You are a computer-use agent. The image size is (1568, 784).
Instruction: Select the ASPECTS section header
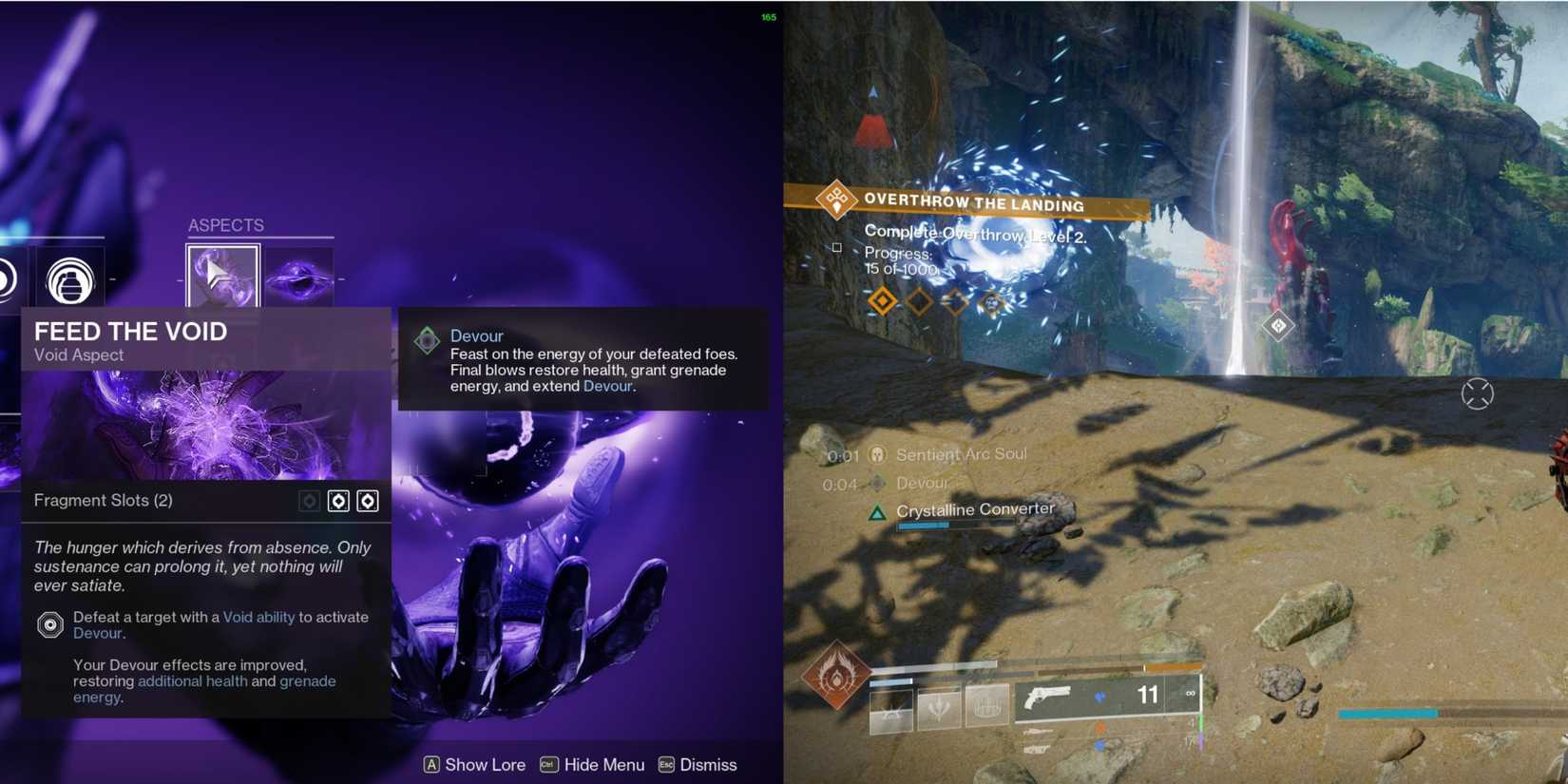225,225
